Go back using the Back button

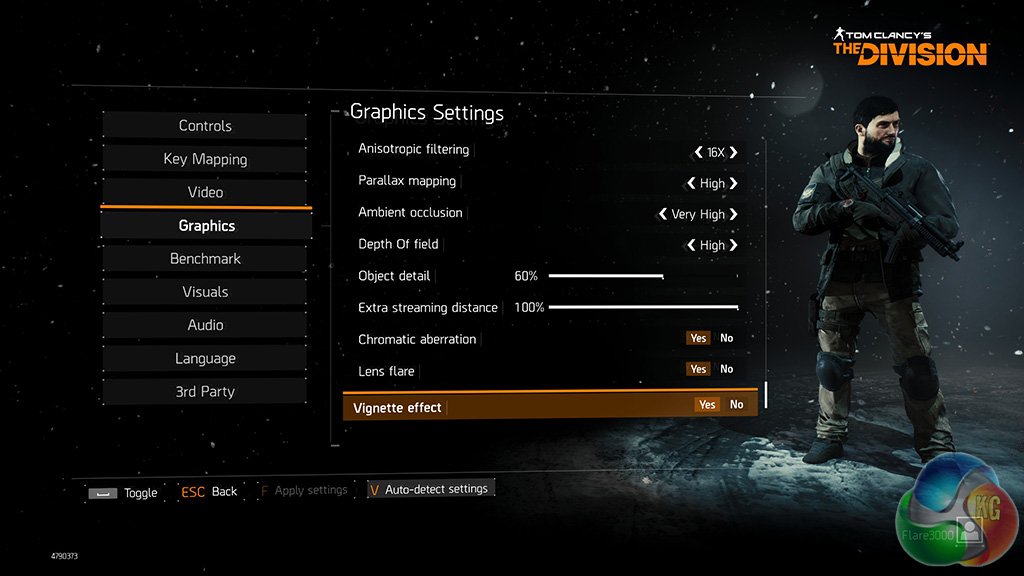tap(209, 492)
